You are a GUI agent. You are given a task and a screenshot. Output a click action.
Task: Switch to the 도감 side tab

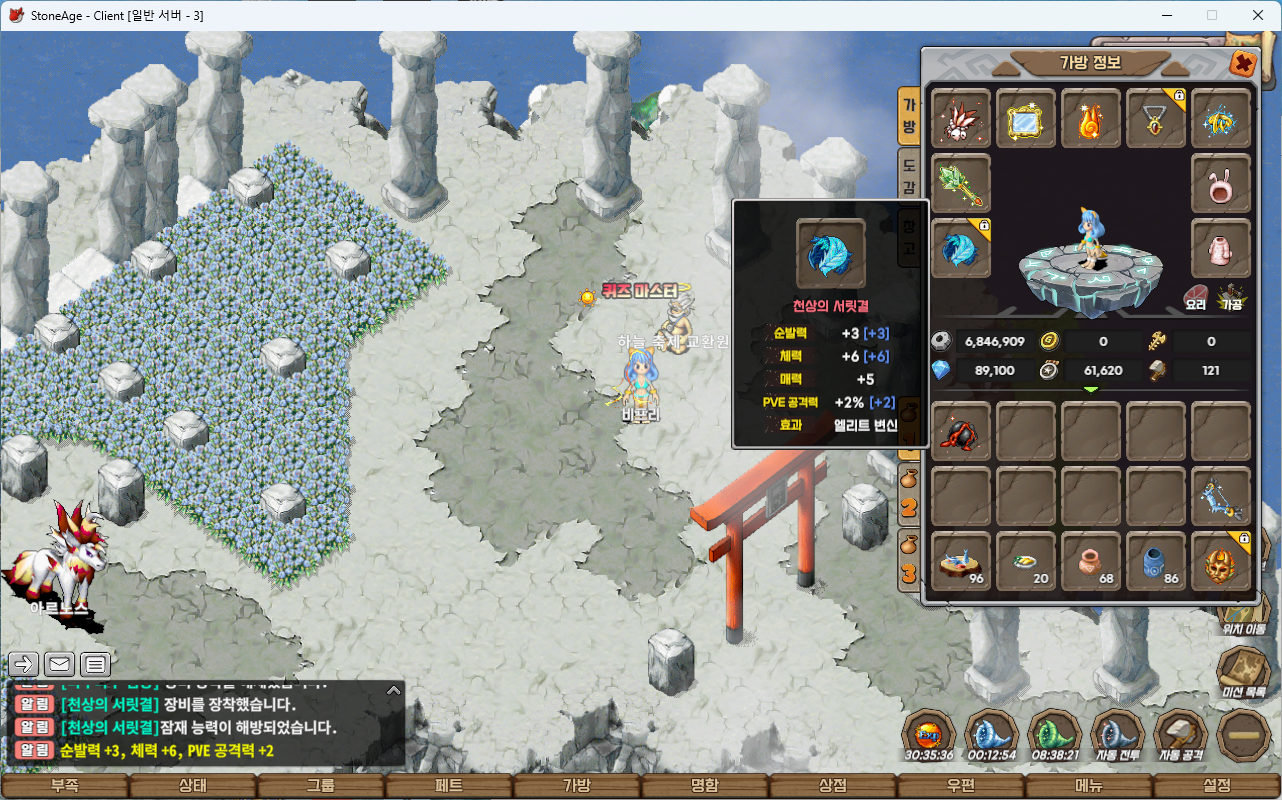click(x=909, y=174)
